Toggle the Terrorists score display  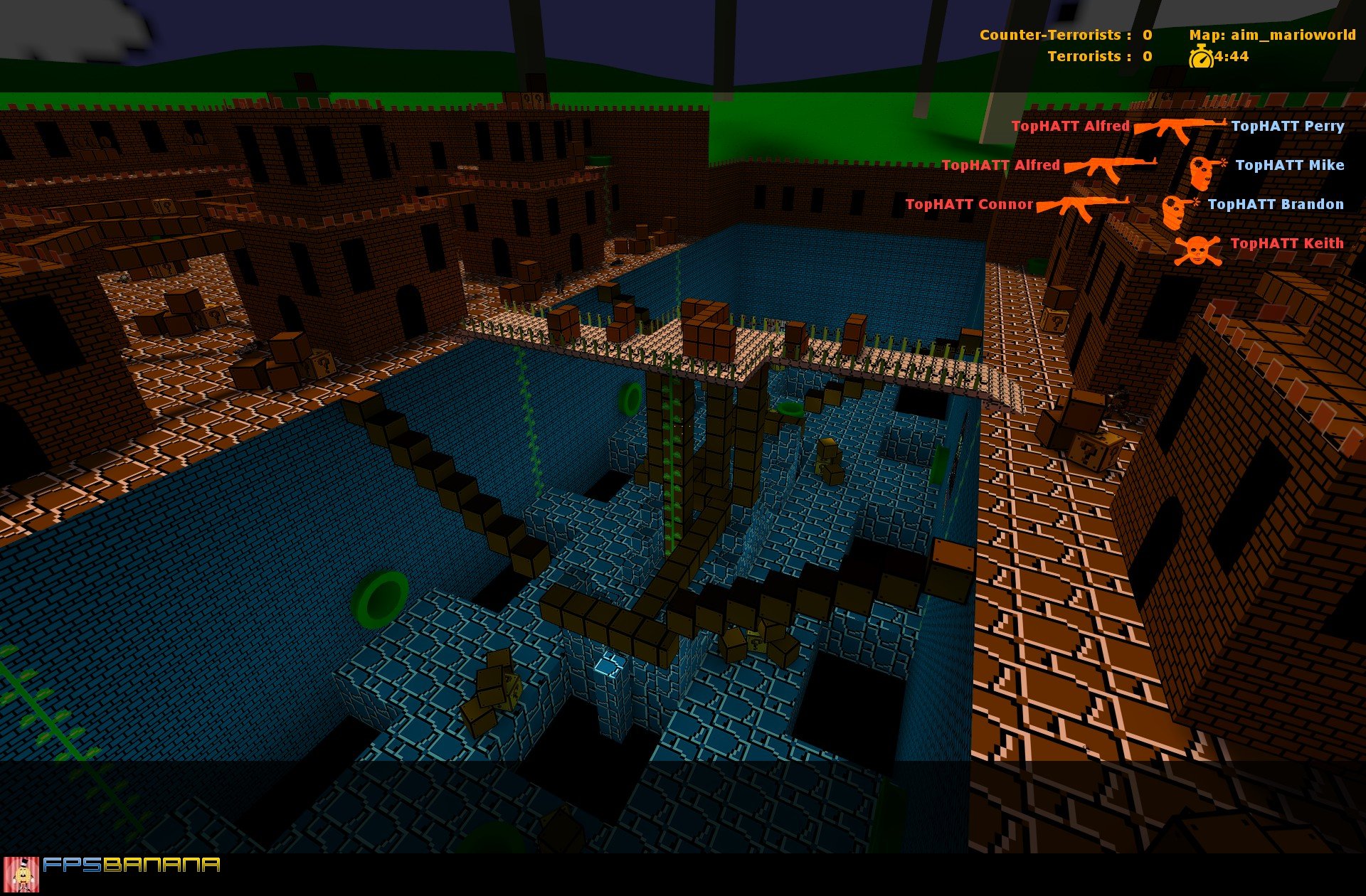click(x=1147, y=56)
